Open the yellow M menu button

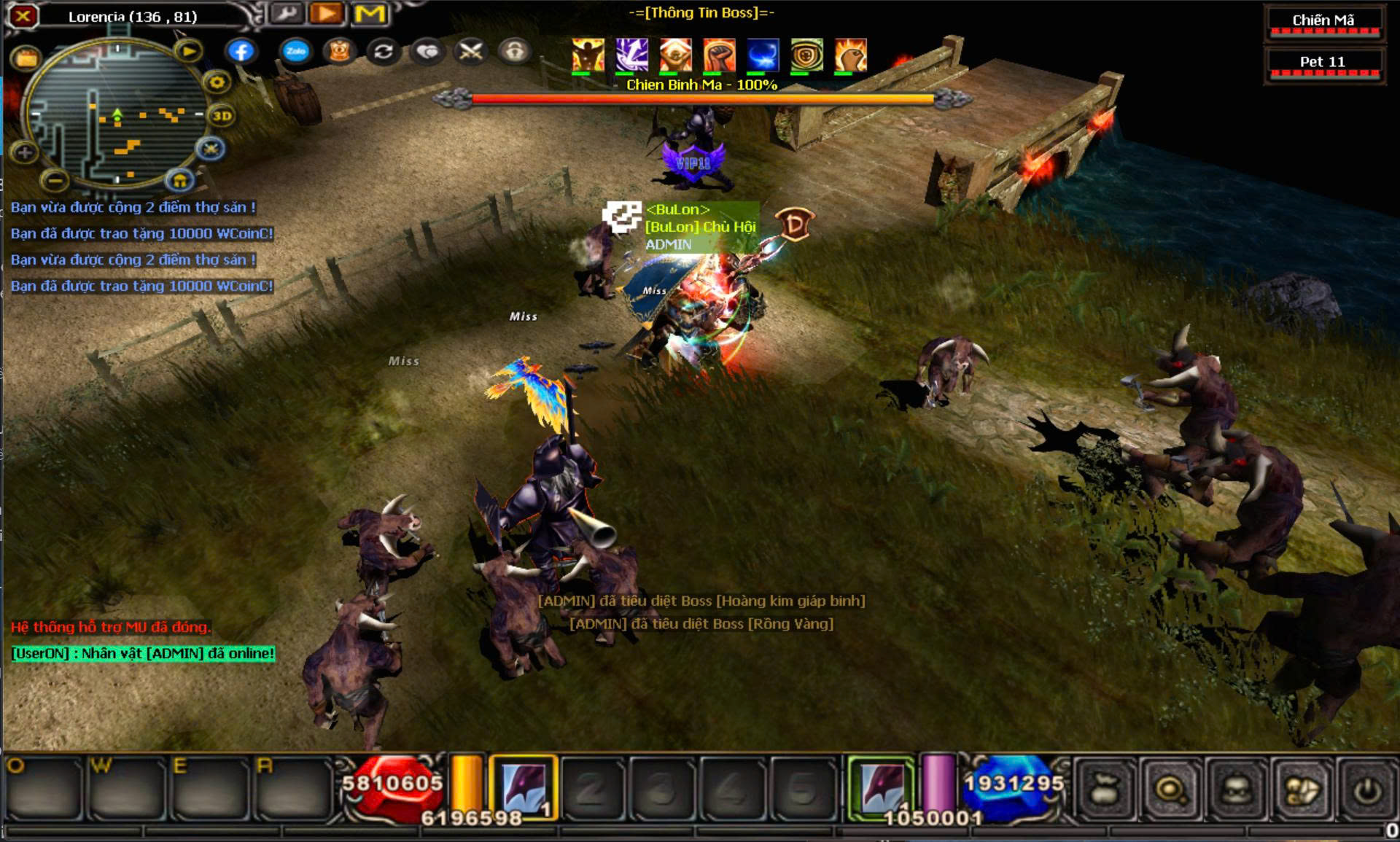coord(370,14)
